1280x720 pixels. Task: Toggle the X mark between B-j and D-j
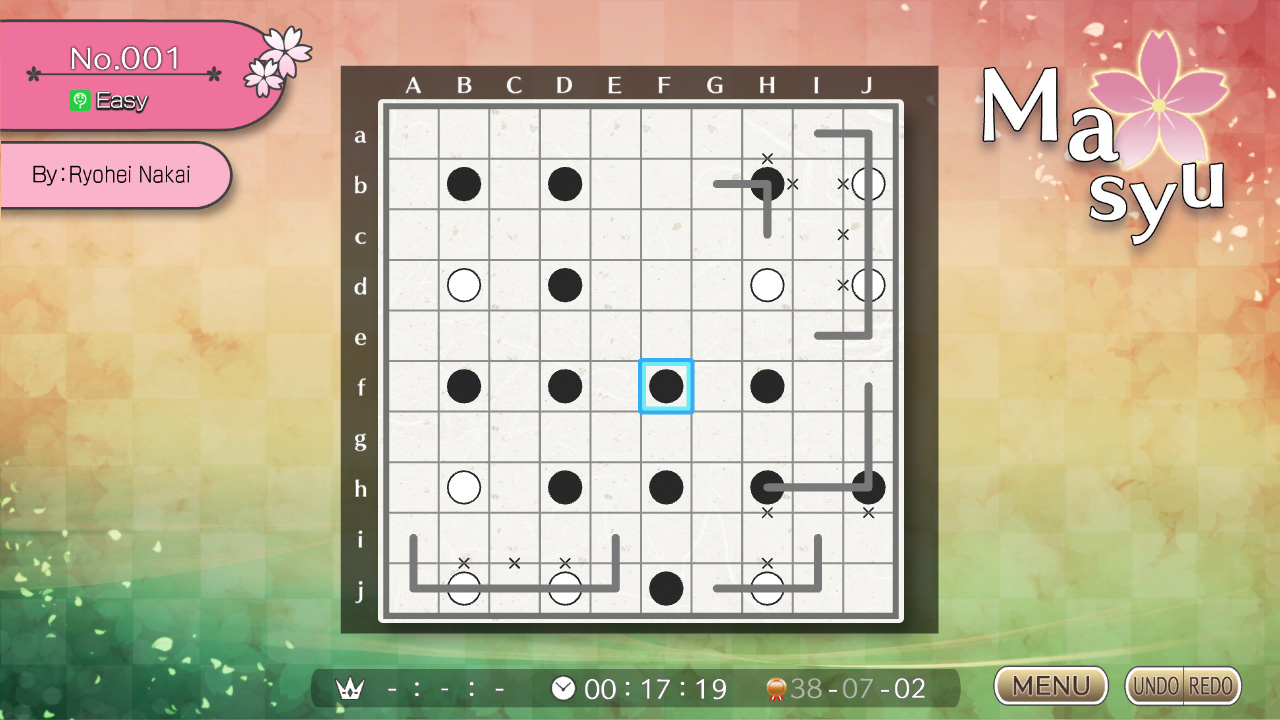(514, 563)
